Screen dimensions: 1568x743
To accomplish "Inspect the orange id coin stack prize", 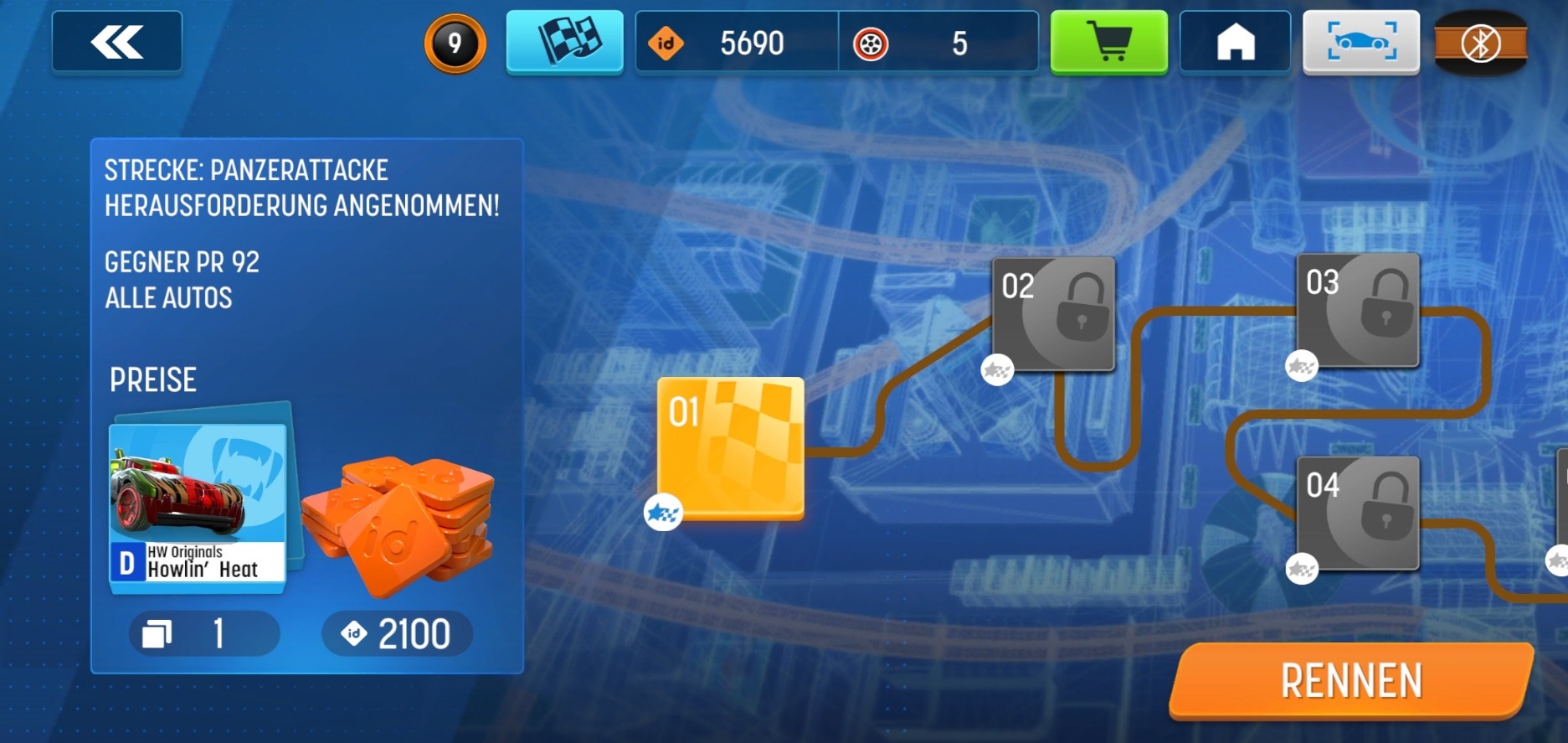I will coord(398,524).
